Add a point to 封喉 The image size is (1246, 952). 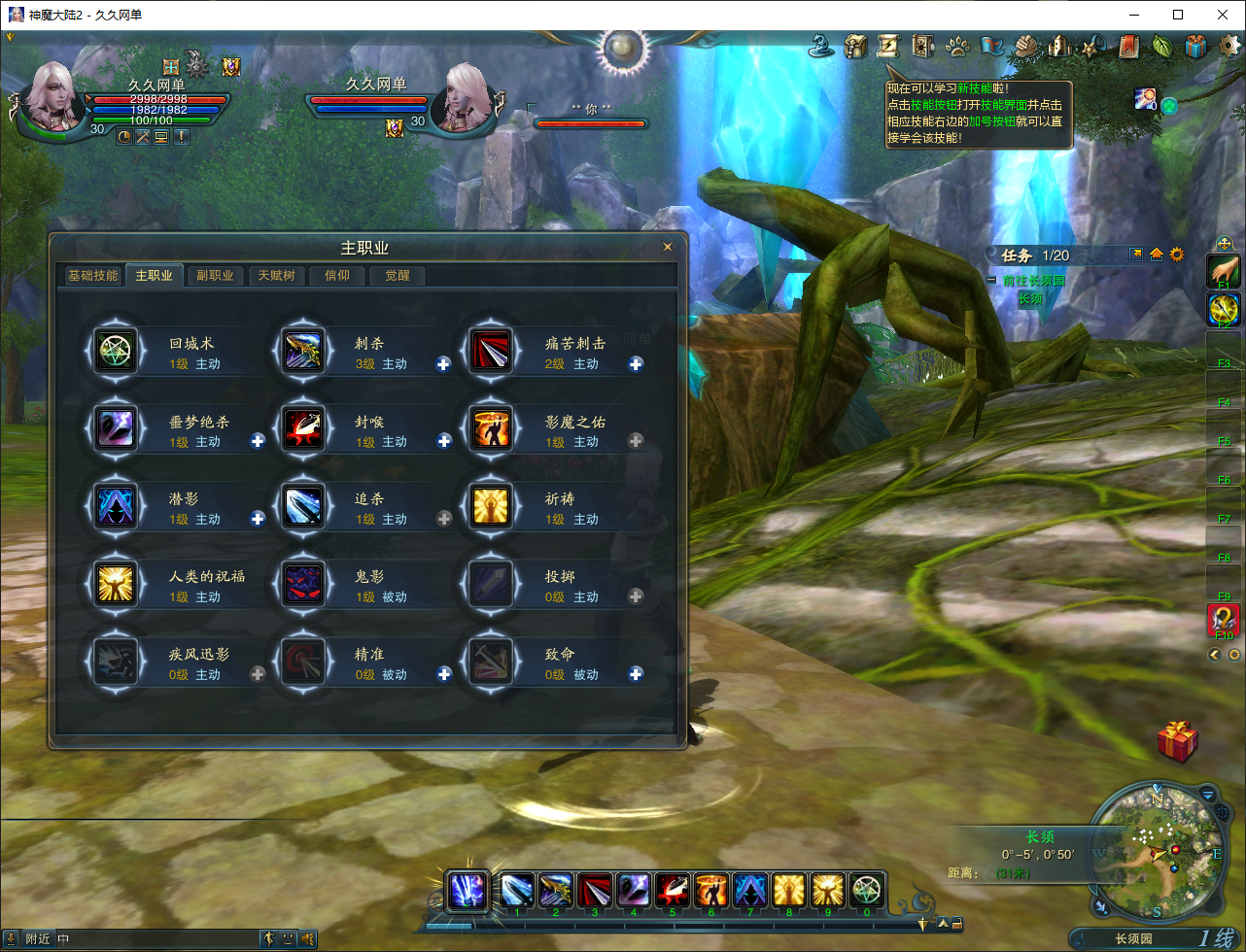(x=444, y=442)
